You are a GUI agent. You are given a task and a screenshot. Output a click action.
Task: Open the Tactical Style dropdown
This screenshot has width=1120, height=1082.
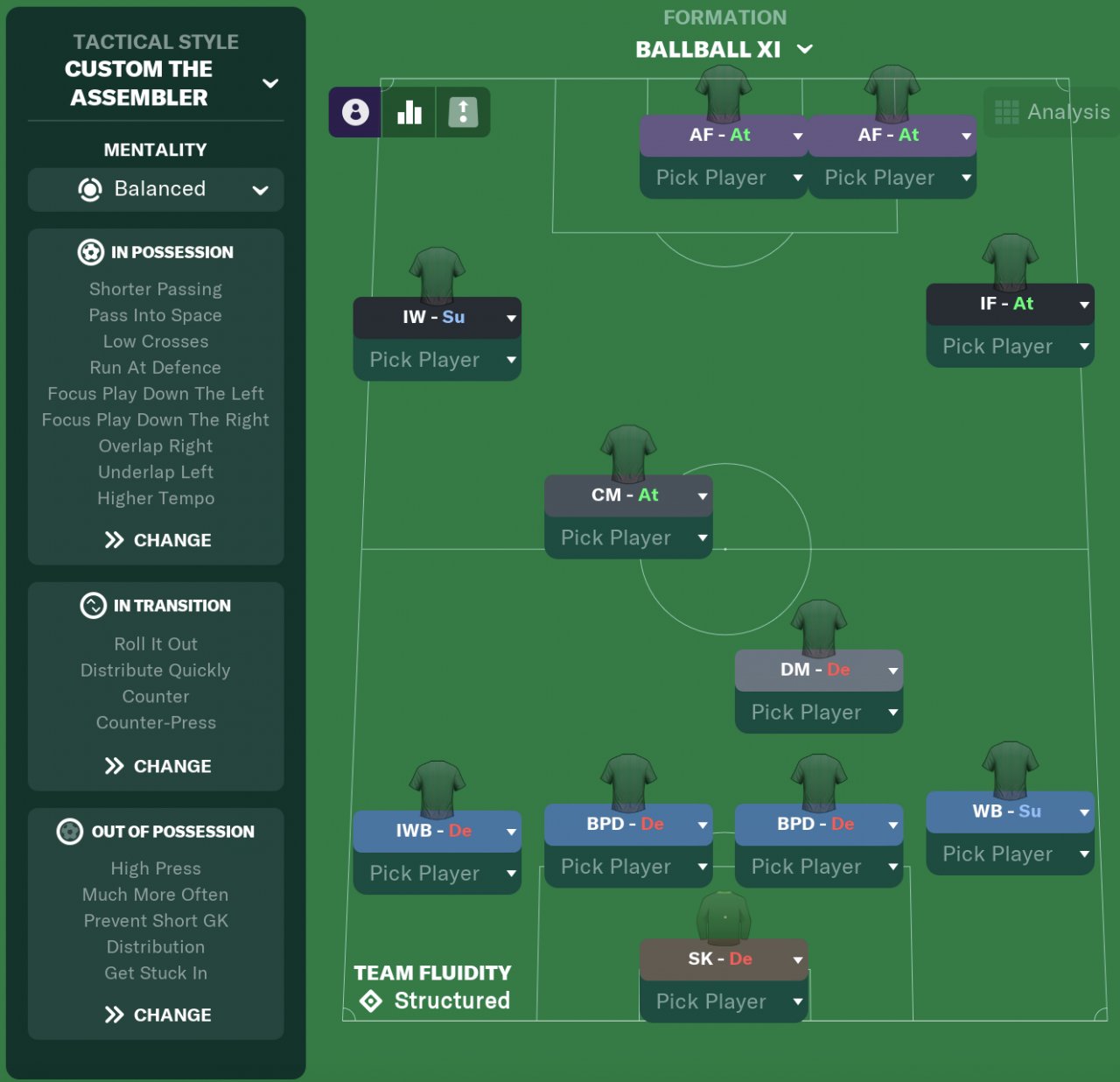pos(270,83)
